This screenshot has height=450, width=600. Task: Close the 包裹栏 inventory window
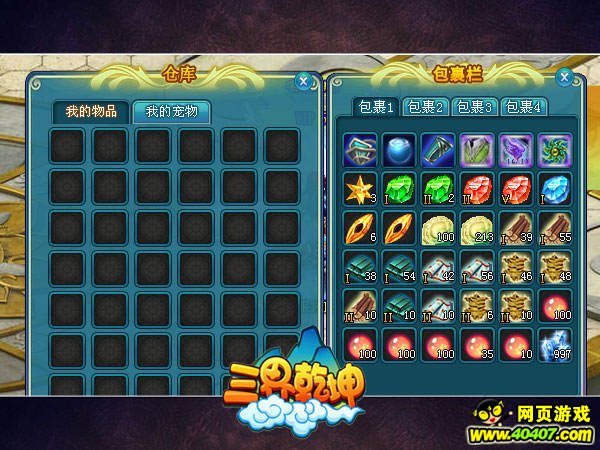[x=564, y=77]
